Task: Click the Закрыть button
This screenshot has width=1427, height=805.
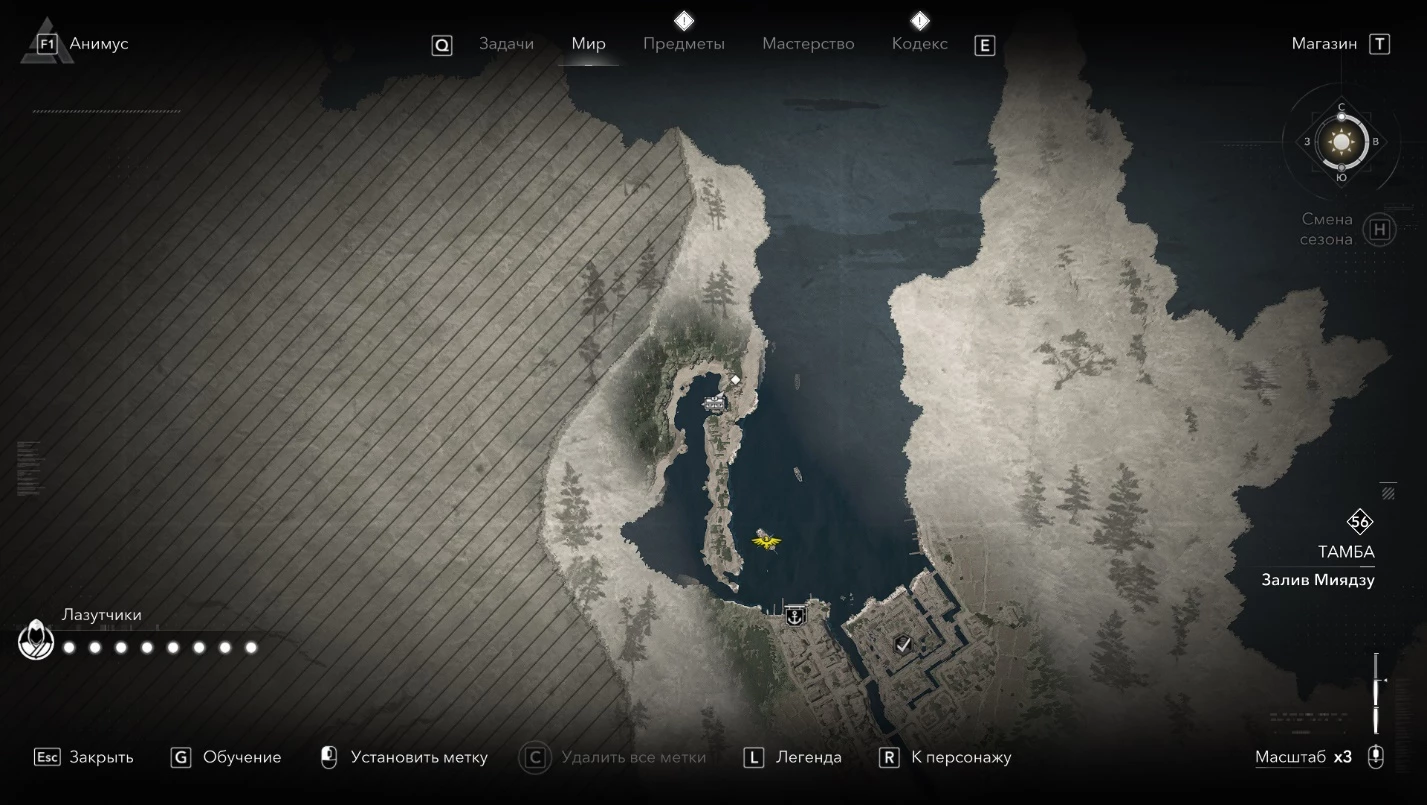Action: click(x=100, y=757)
